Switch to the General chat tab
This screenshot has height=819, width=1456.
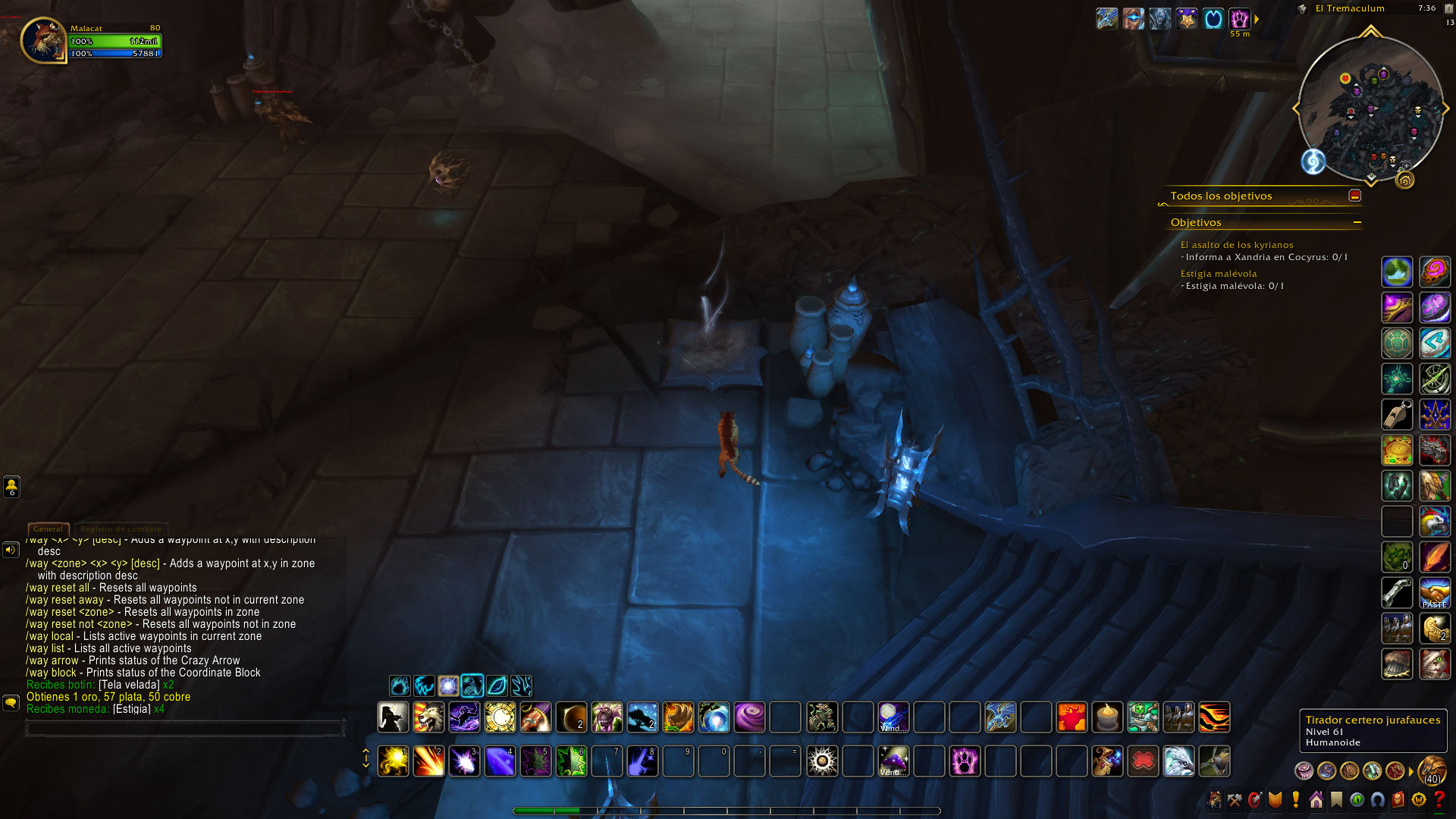pyautogui.click(x=48, y=529)
